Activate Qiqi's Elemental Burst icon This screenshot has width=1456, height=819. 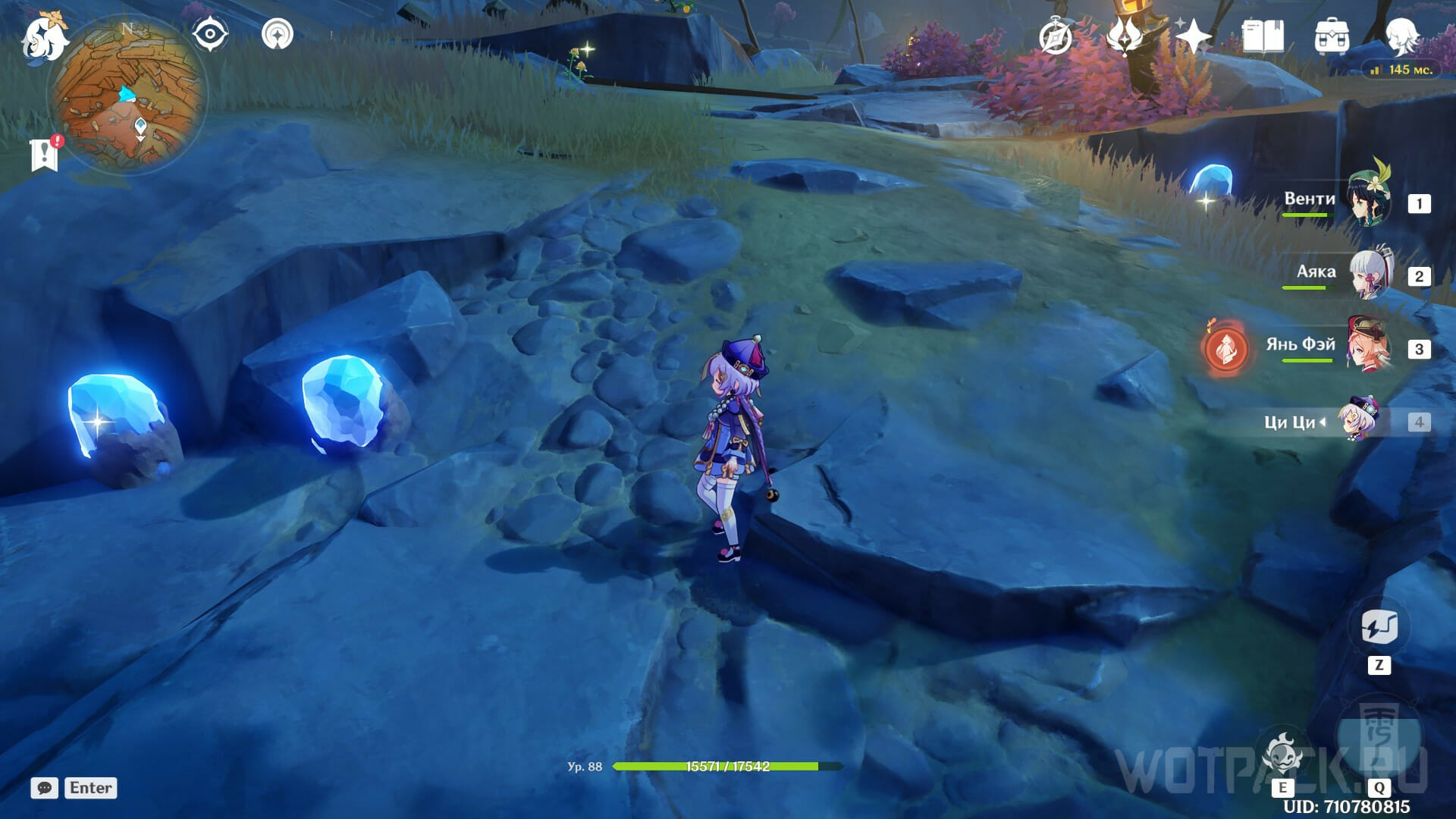tap(1379, 739)
